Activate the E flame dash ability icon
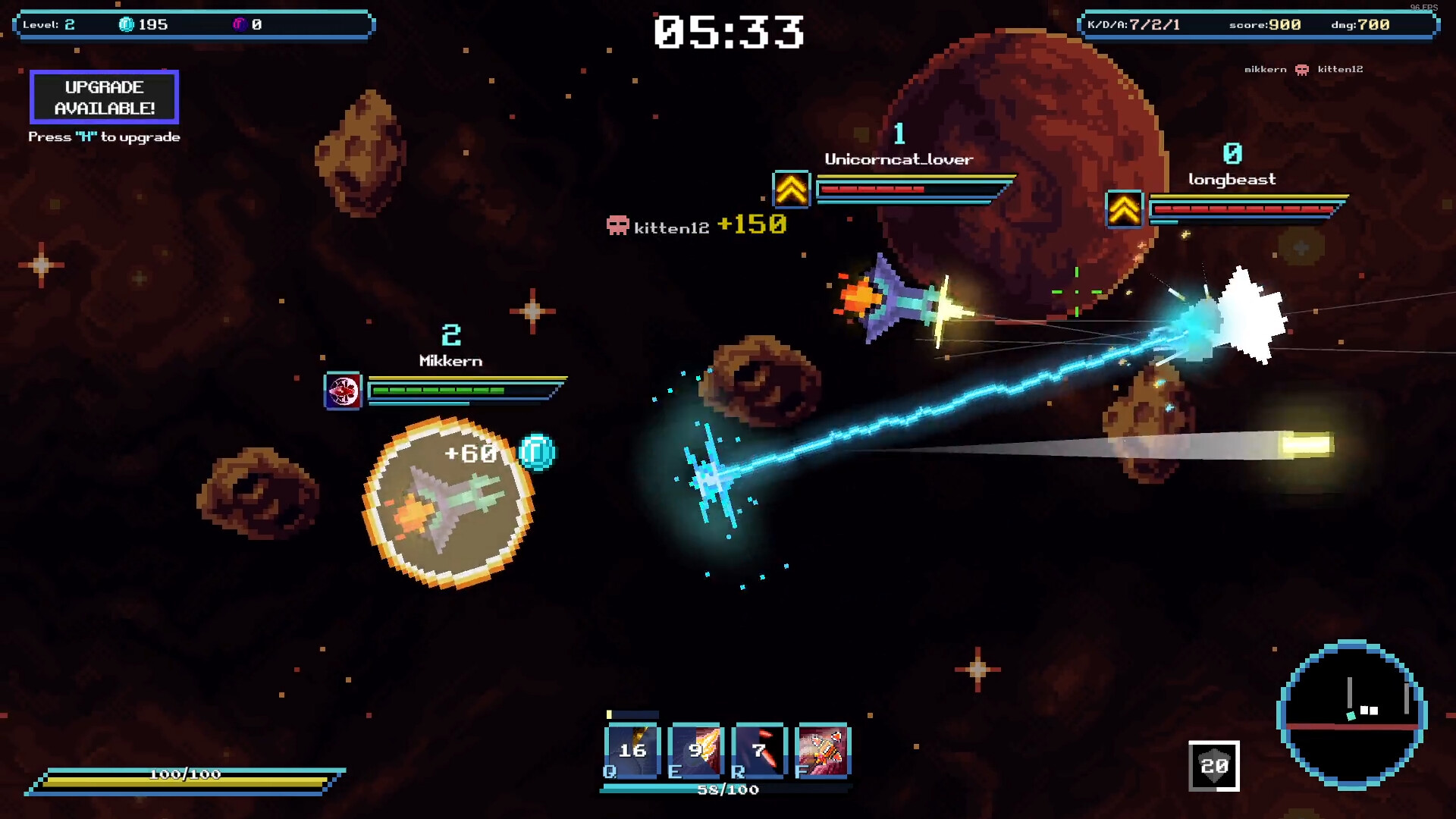Screen dimensions: 1456x819 point(695,751)
